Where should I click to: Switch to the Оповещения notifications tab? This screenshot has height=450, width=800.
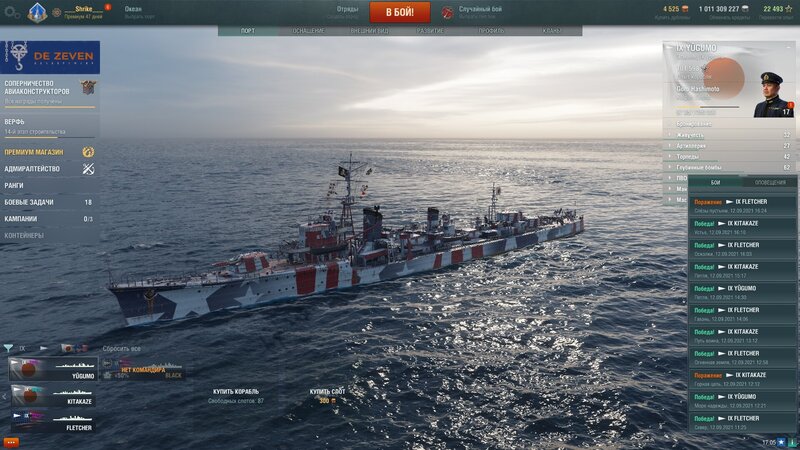click(x=769, y=183)
